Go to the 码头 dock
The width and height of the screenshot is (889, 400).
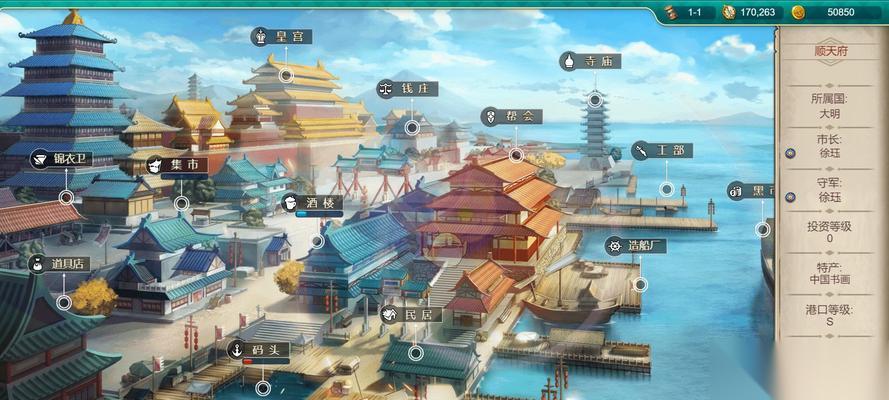(x=259, y=350)
